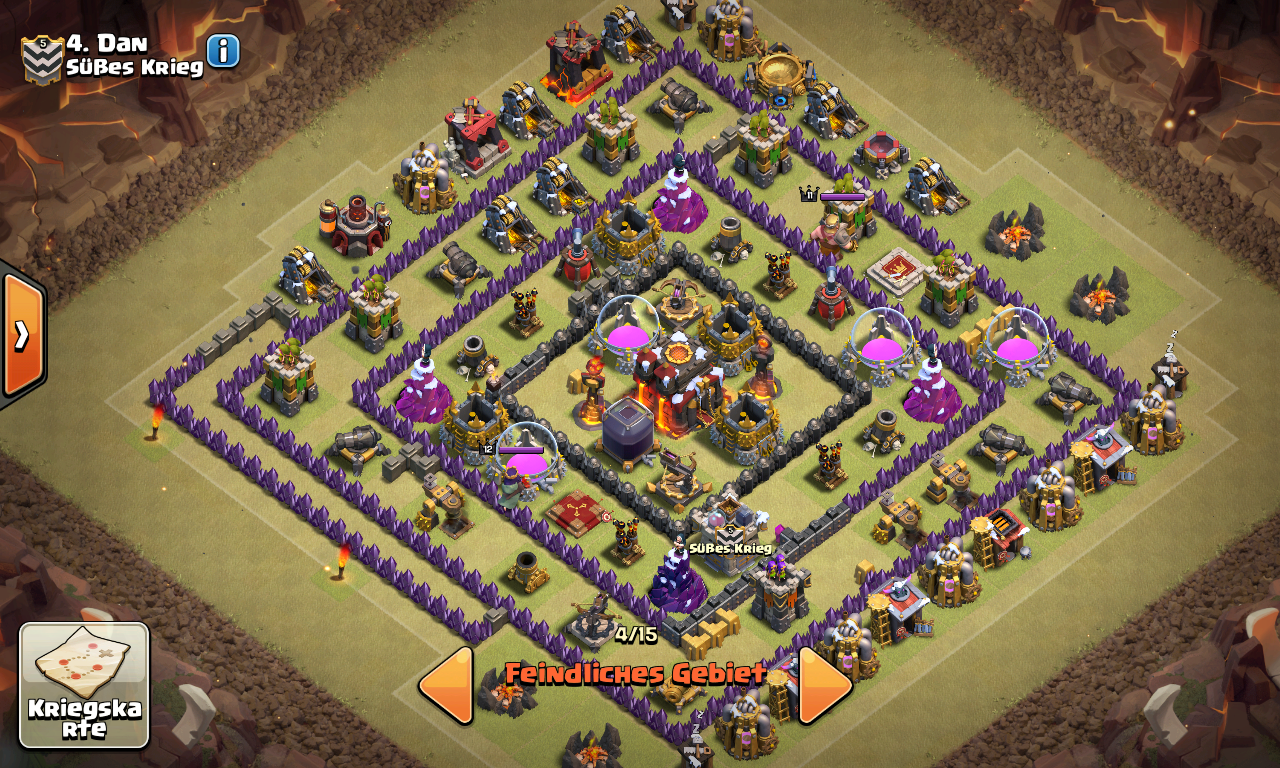The width and height of the screenshot is (1280, 768).
Task: Go to the previous enemy base
Action: tap(446, 685)
